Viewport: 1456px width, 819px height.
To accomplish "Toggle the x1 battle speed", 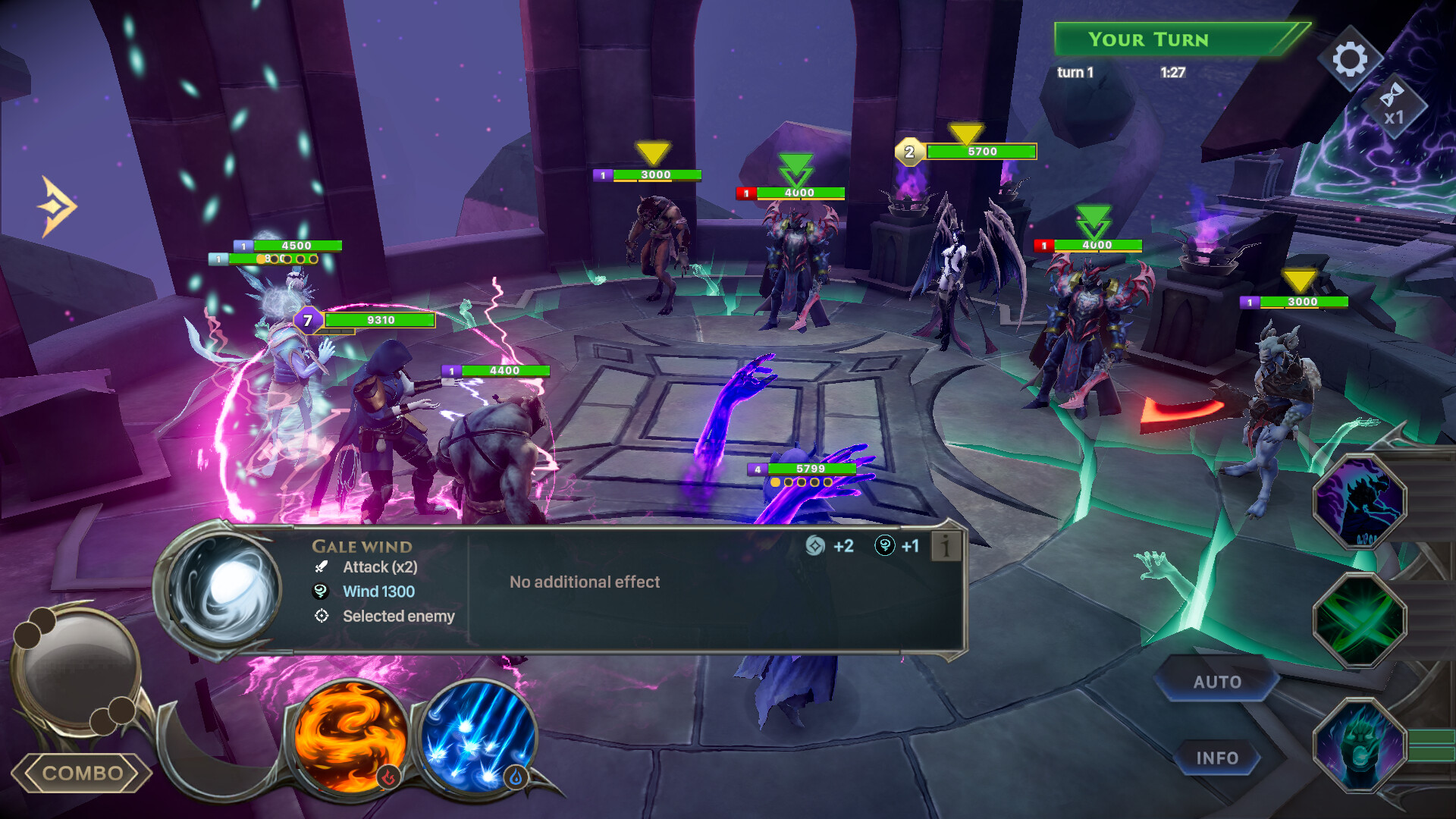I will (x=1394, y=106).
